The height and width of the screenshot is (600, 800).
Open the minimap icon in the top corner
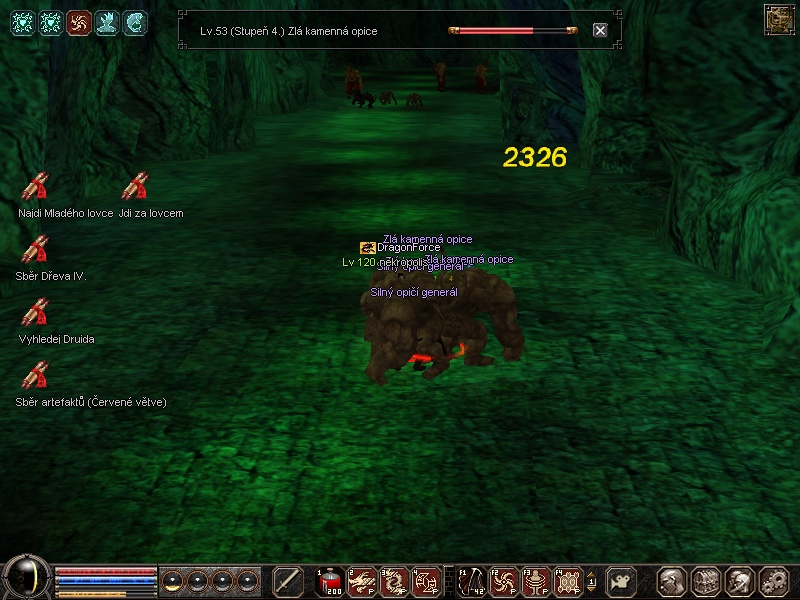[x=778, y=19]
